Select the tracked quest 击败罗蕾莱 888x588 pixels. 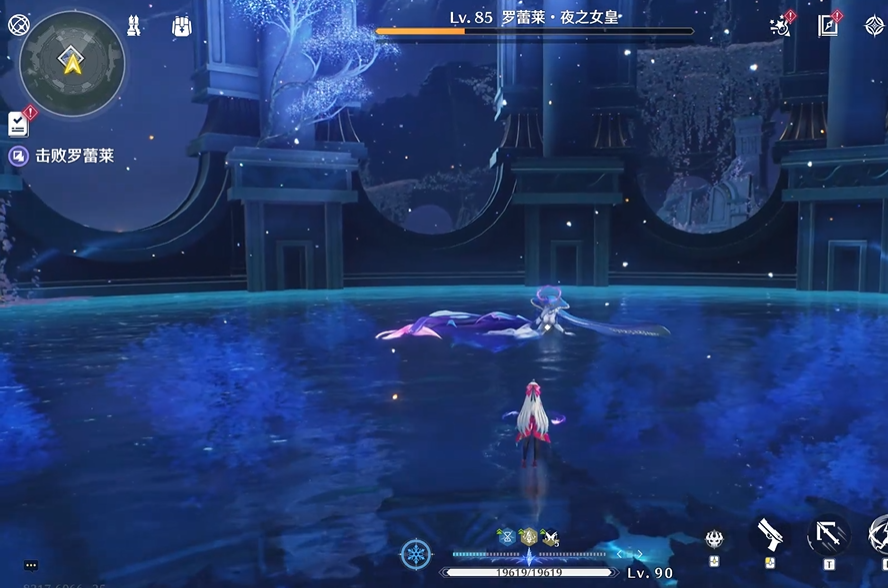74,156
